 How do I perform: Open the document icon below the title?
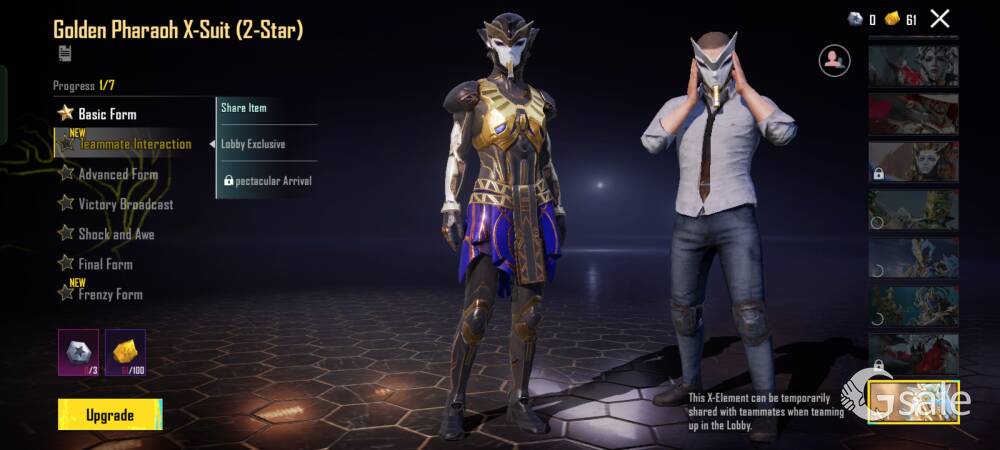click(x=64, y=53)
